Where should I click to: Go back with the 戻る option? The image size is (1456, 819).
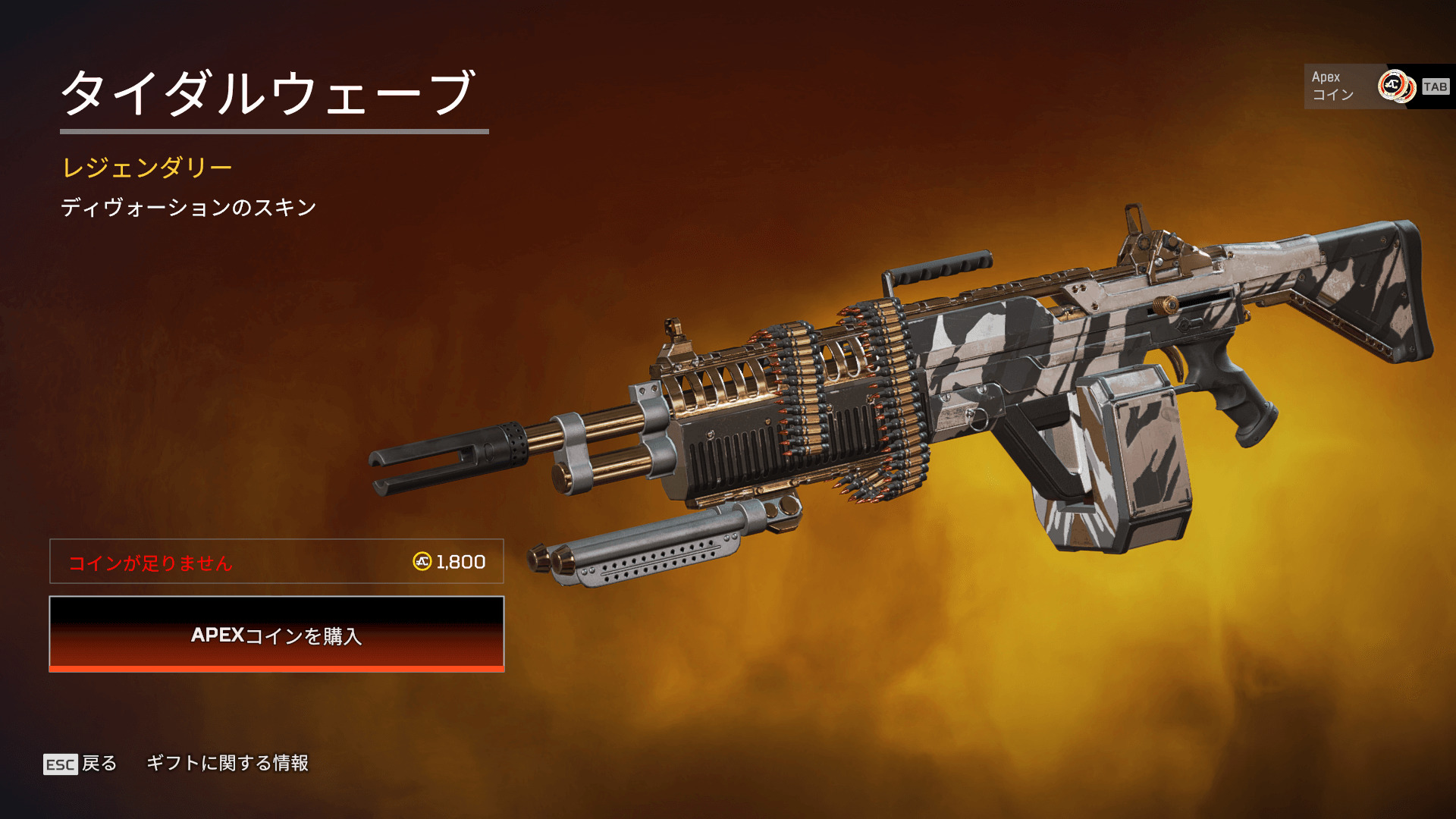point(80,764)
